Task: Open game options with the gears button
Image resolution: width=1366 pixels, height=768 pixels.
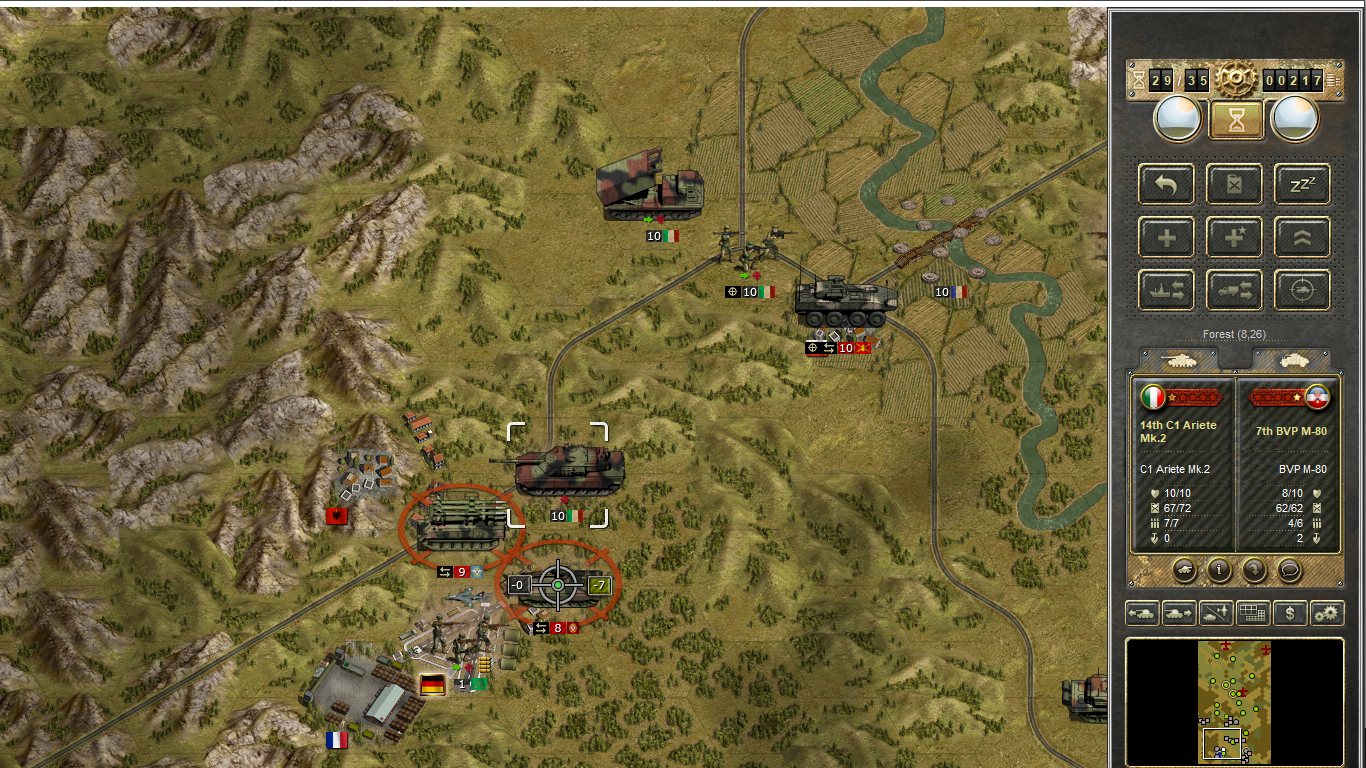Action: (1327, 613)
